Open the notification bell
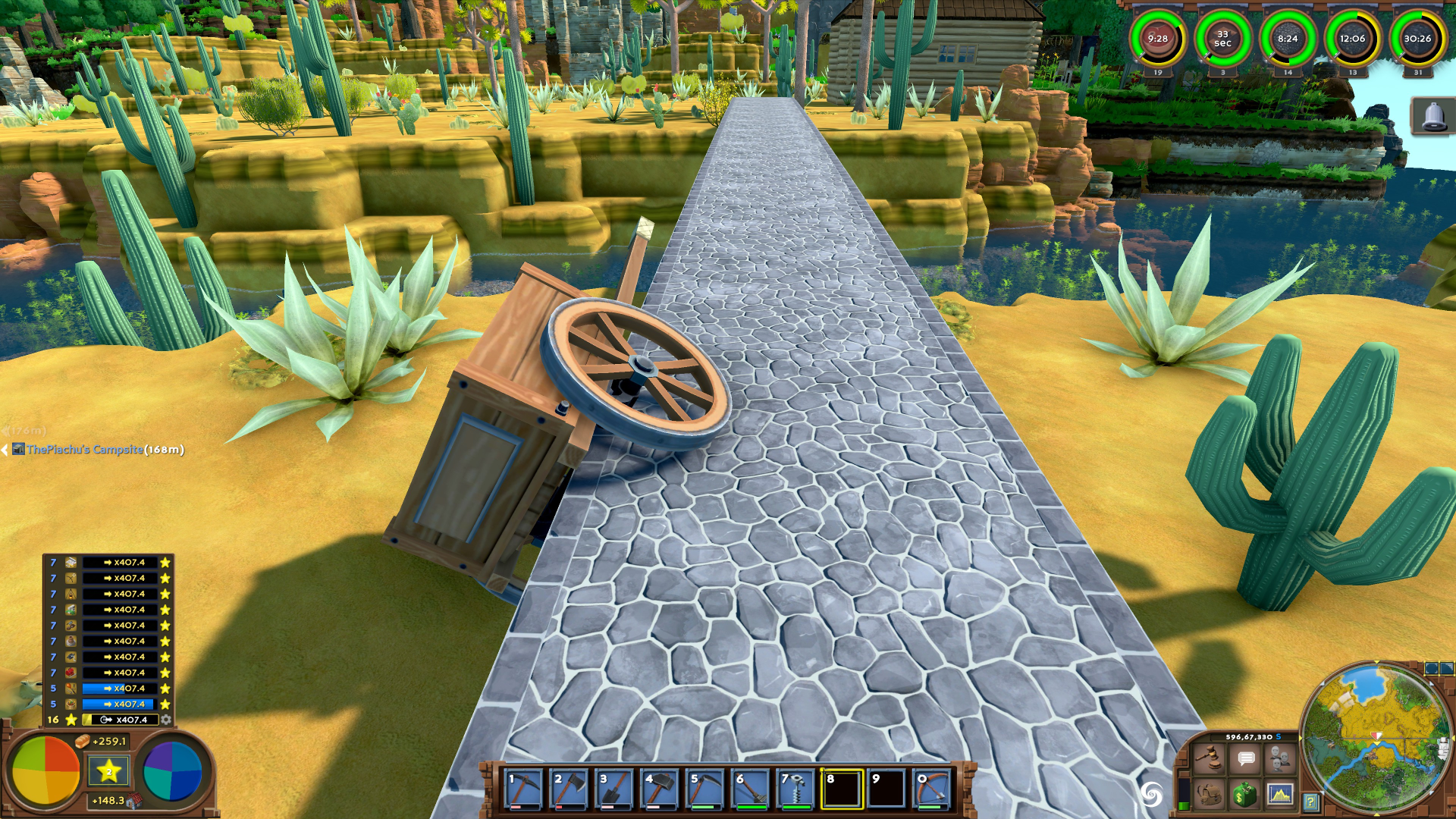 click(x=1433, y=117)
